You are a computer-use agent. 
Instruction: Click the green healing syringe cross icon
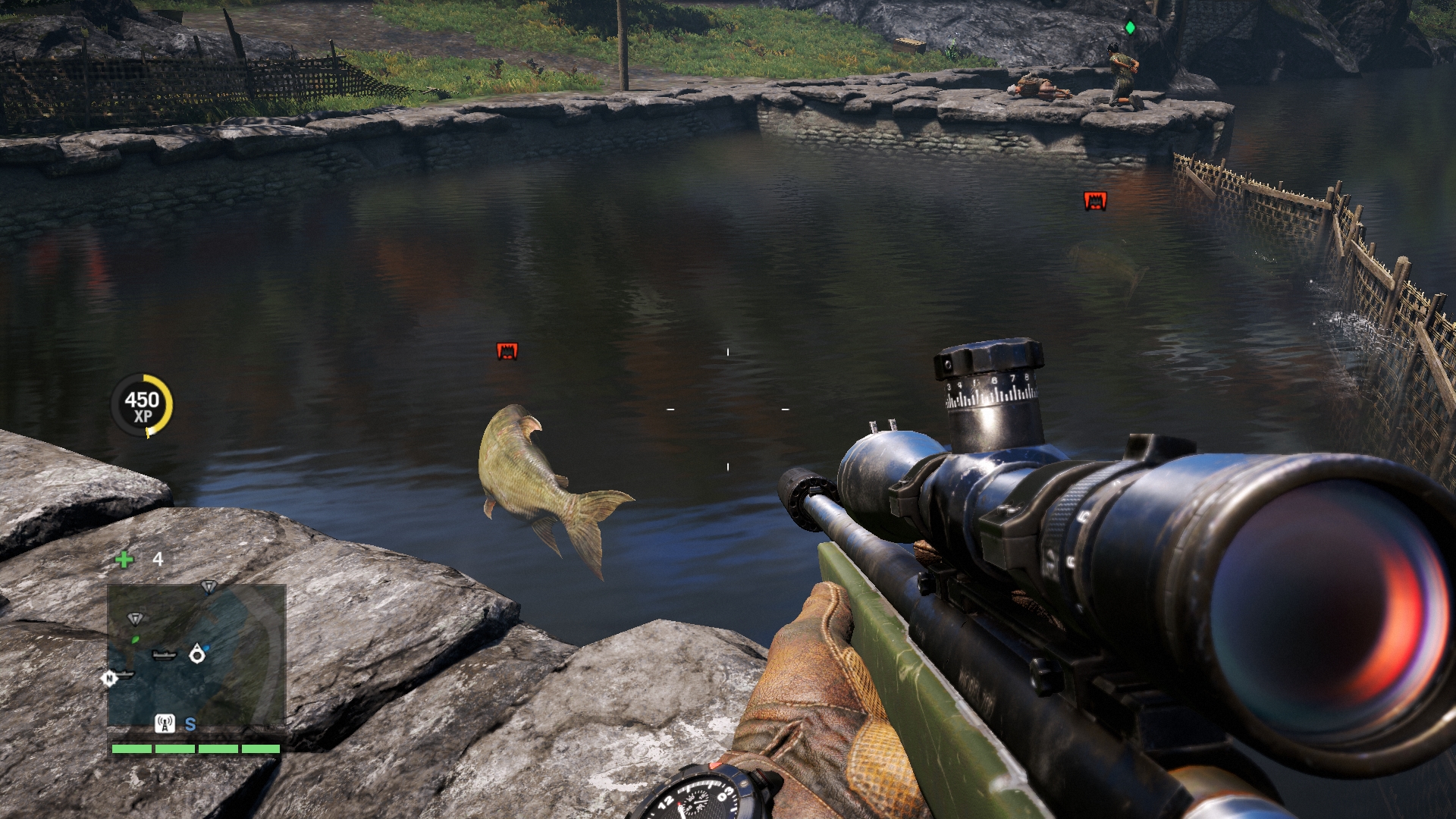[124, 560]
